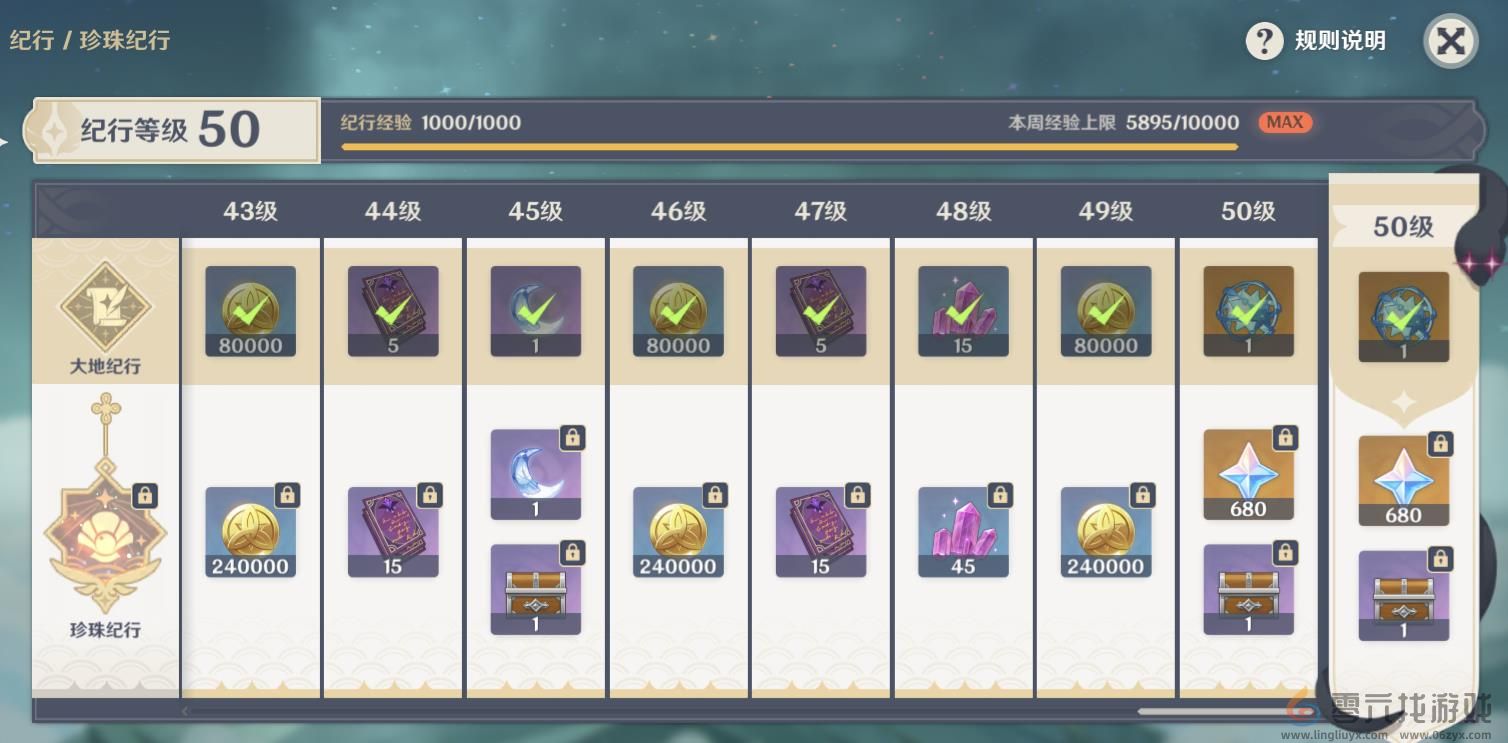
Task: Select the level 44 free 5 books reward
Action: (393, 311)
